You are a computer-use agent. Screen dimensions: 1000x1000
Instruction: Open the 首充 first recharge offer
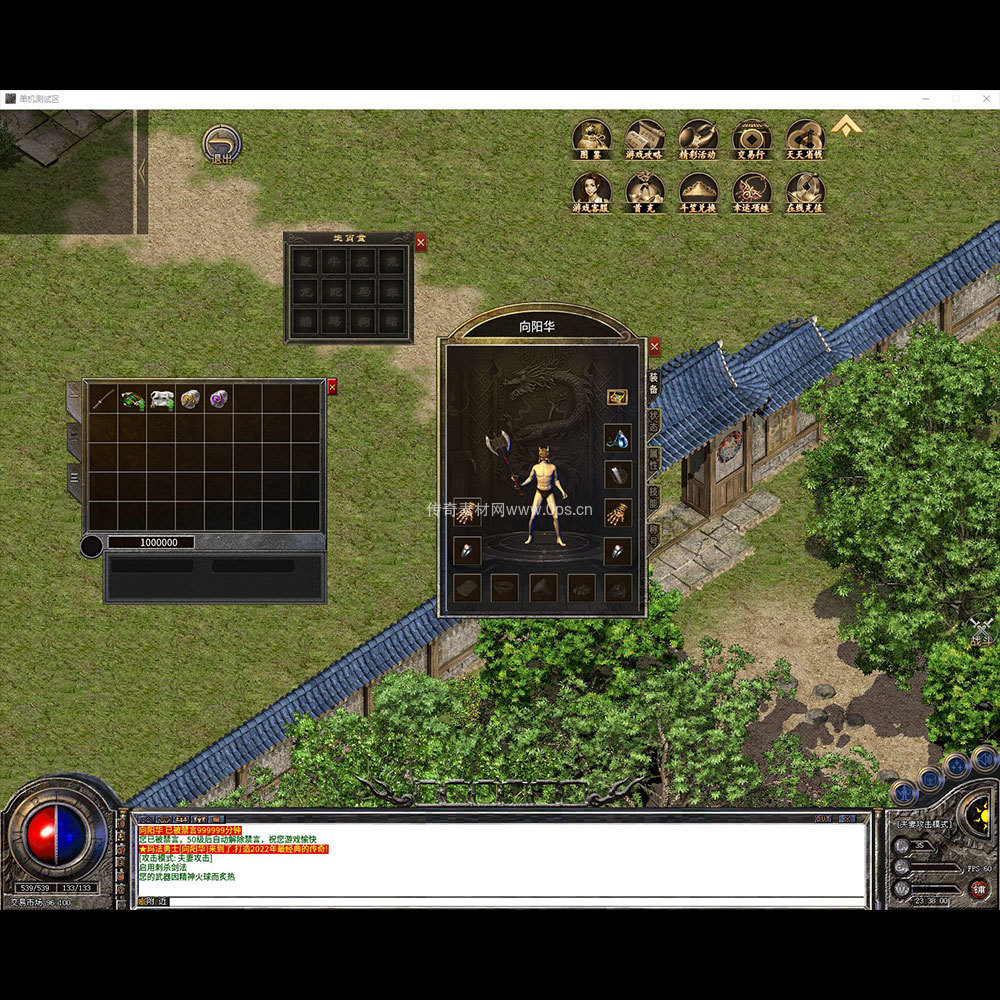tap(645, 192)
